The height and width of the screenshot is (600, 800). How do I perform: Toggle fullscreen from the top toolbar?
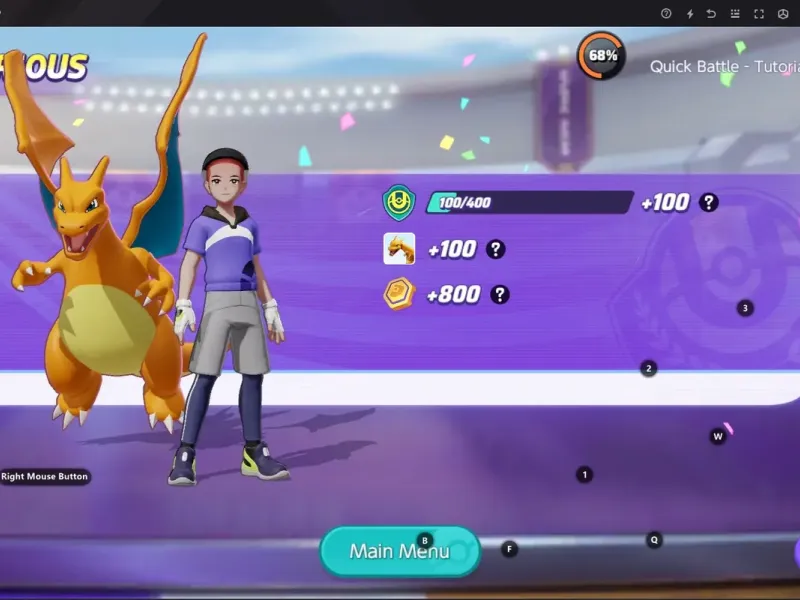pyautogui.click(x=759, y=14)
